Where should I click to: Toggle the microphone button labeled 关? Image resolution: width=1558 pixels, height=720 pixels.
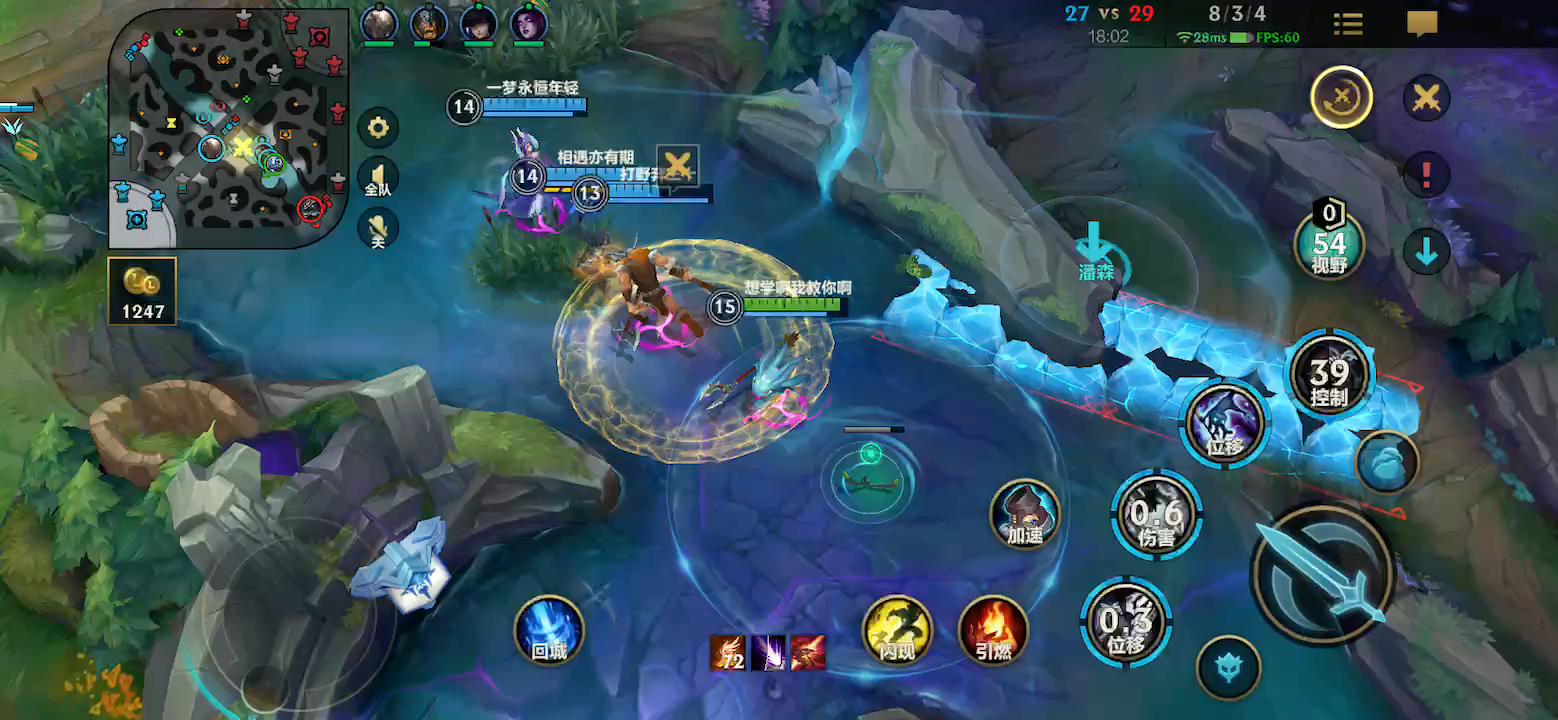pos(378,229)
